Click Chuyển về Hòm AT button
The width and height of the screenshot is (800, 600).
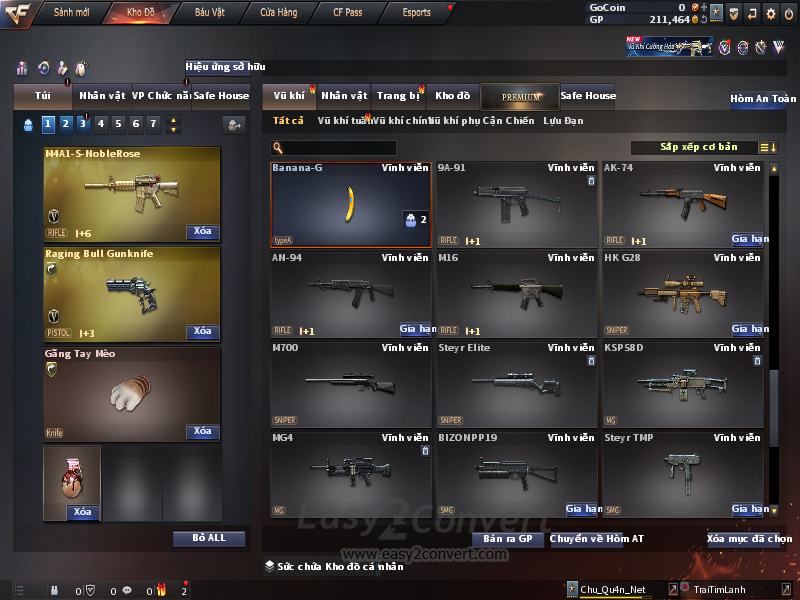[x=597, y=539]
